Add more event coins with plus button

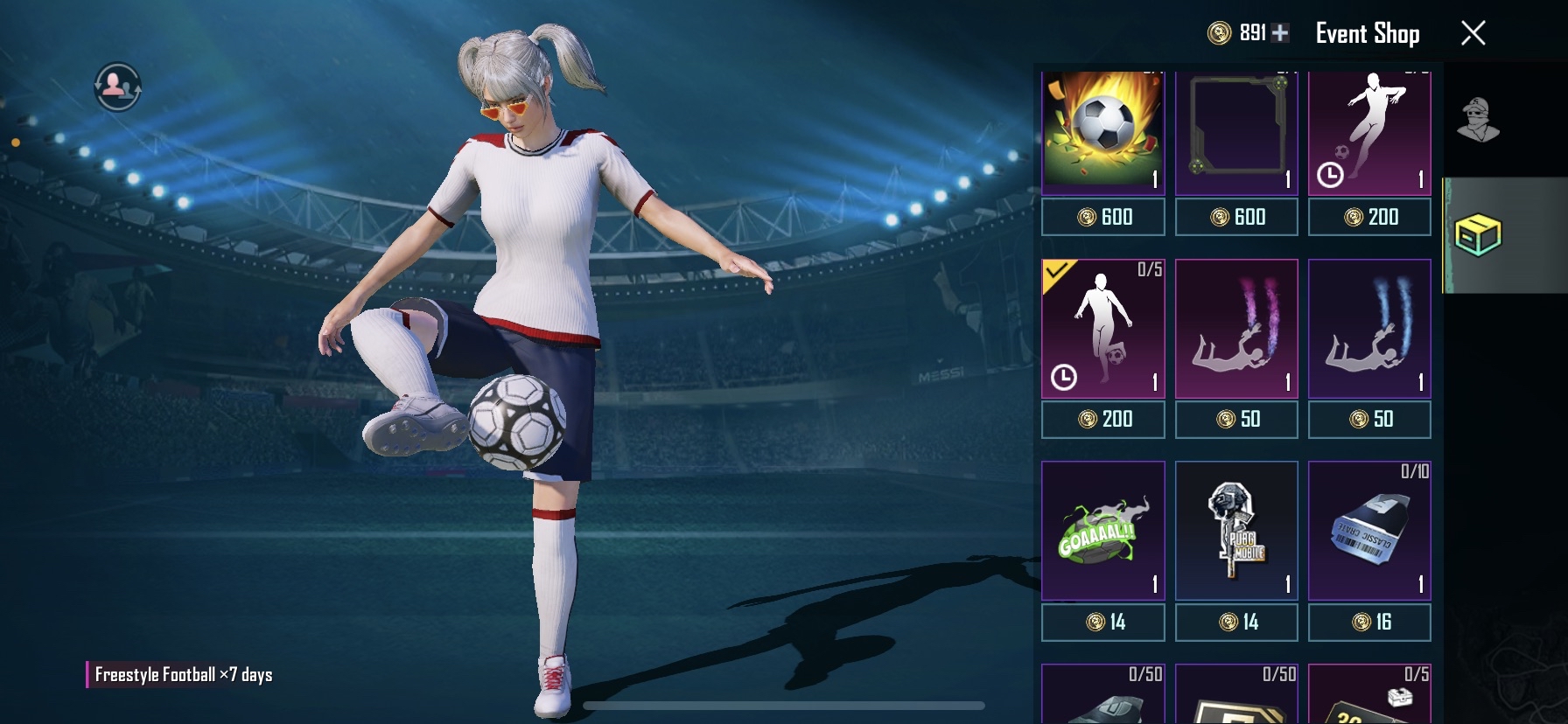click(1280, 33)
